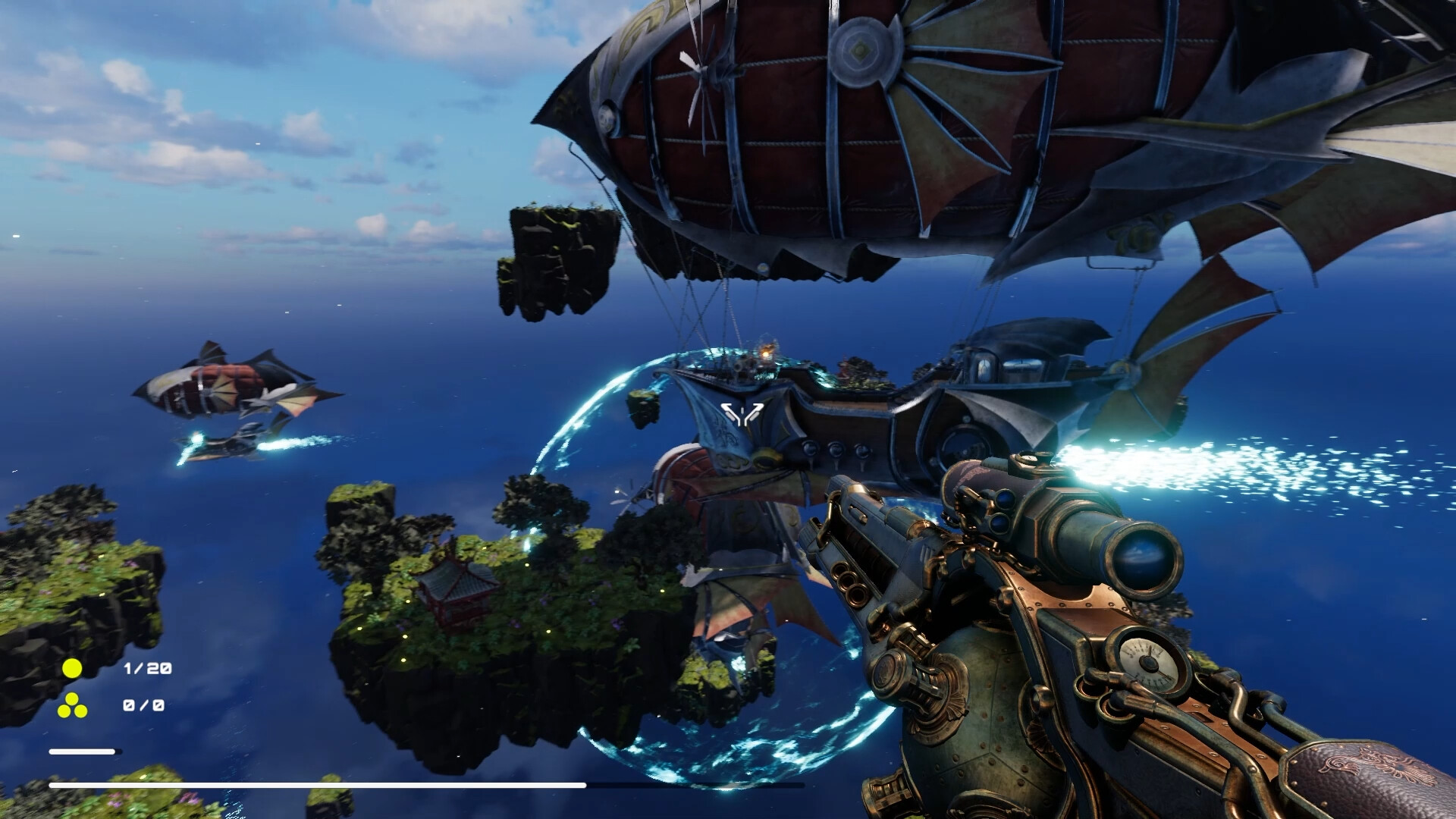Viewport: 1456px width, 819px height.
Task: Click the triple yellow shell icon
Action: 73,706
